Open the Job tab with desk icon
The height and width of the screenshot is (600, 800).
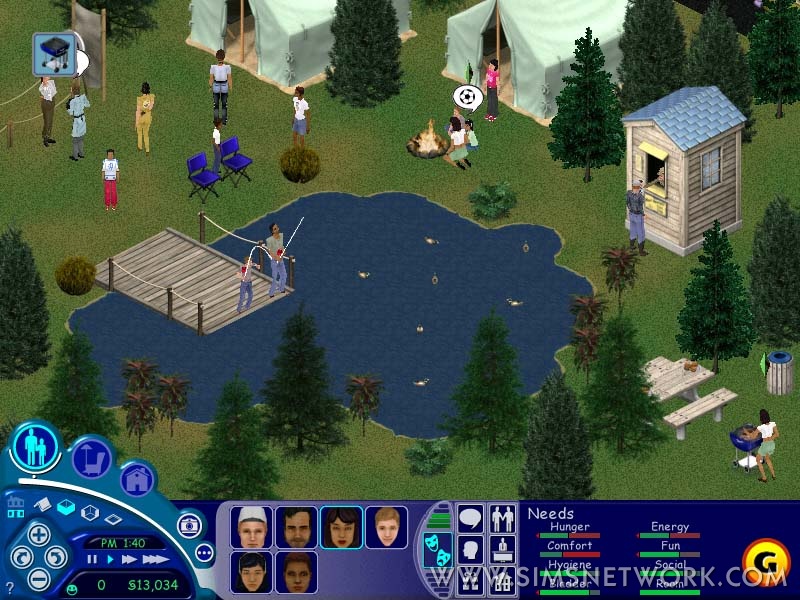point(502,549)
